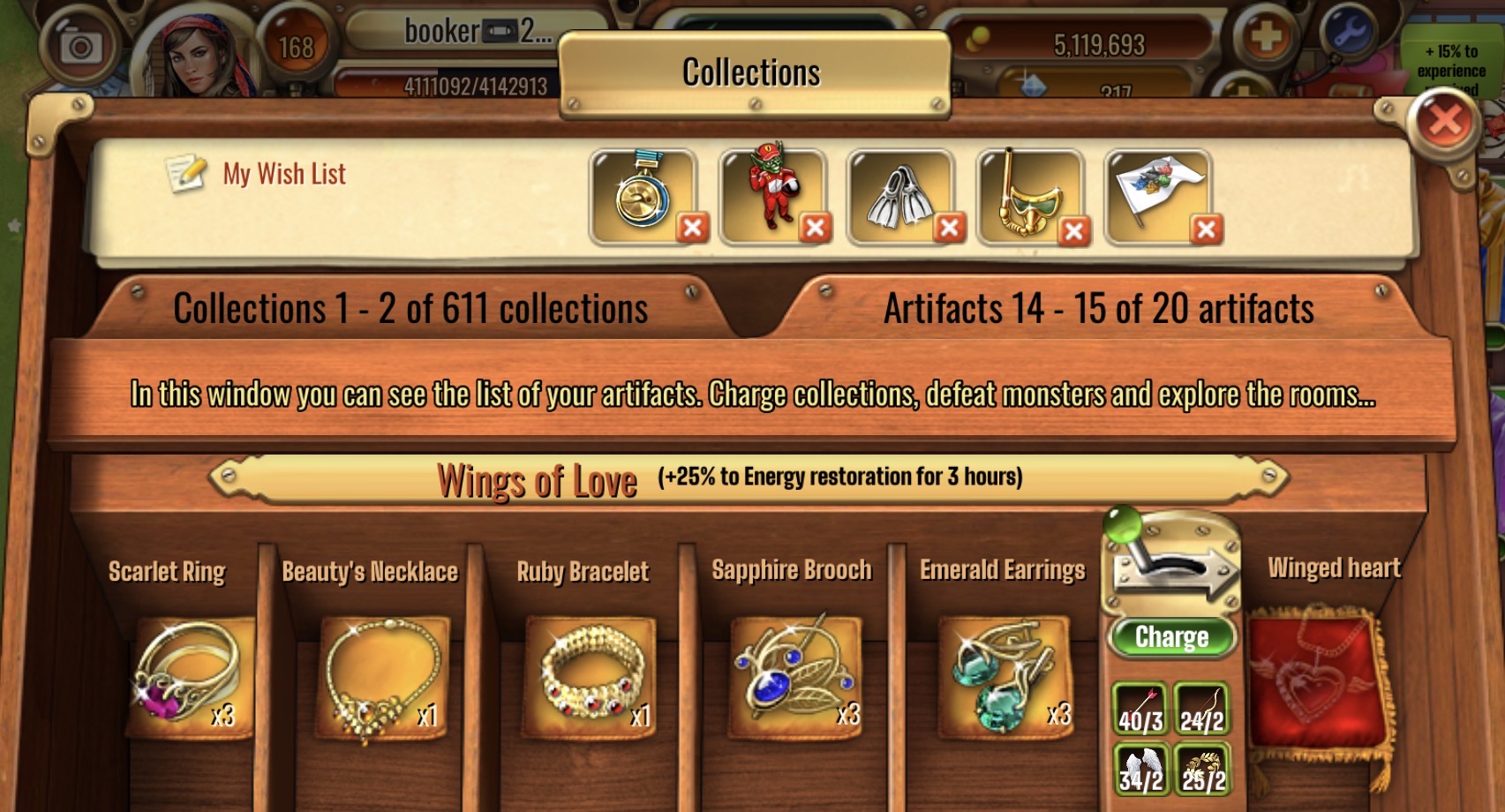The height and width of the screenshot is (812, 1505).
Task: Open settings via the wrench icon
Action: tap(1349, 33)
